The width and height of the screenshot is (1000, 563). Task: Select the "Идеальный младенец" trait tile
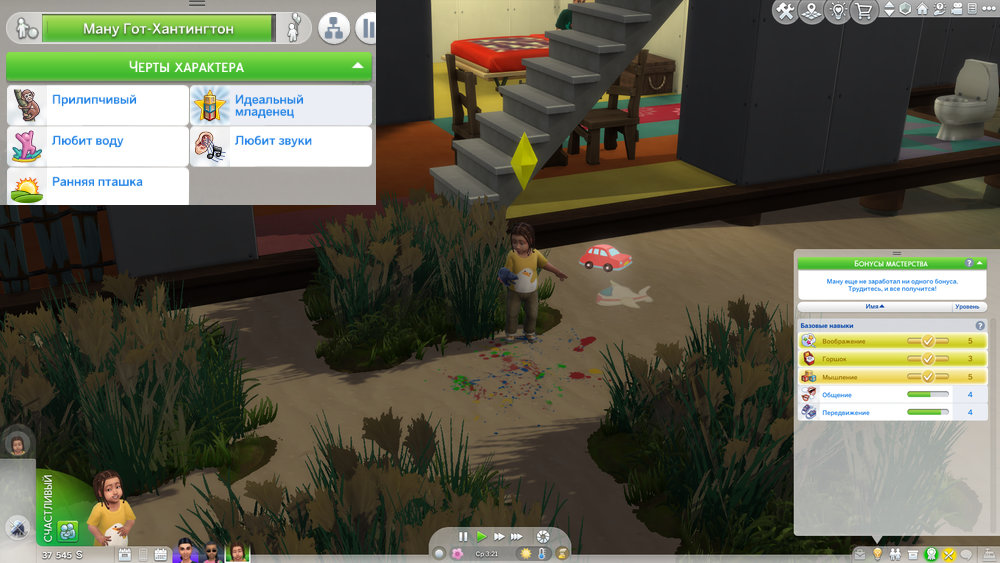(x=280, y=105)
